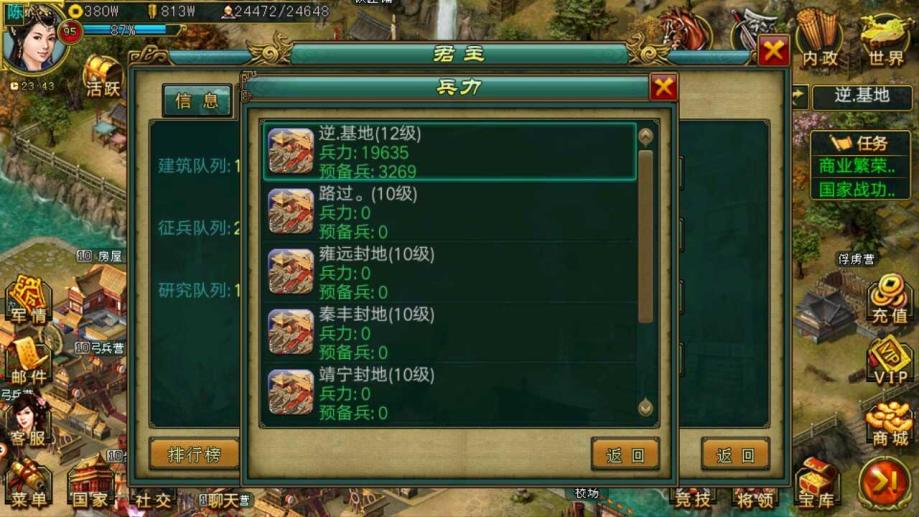Open the 排行榜 ranking button
The height and width of the screenshot is (517, 919).
tap(194, 455)
